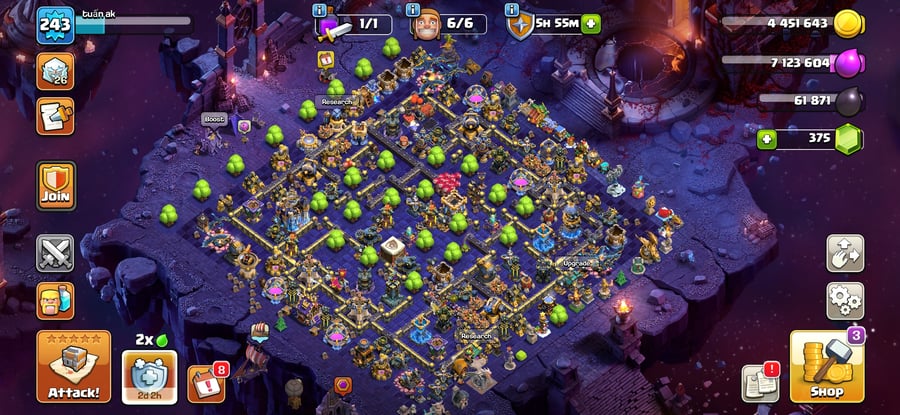Open the level 243 player profile badge
The width and height of the screenshot is (900, 415).
(x=56, y=24)
